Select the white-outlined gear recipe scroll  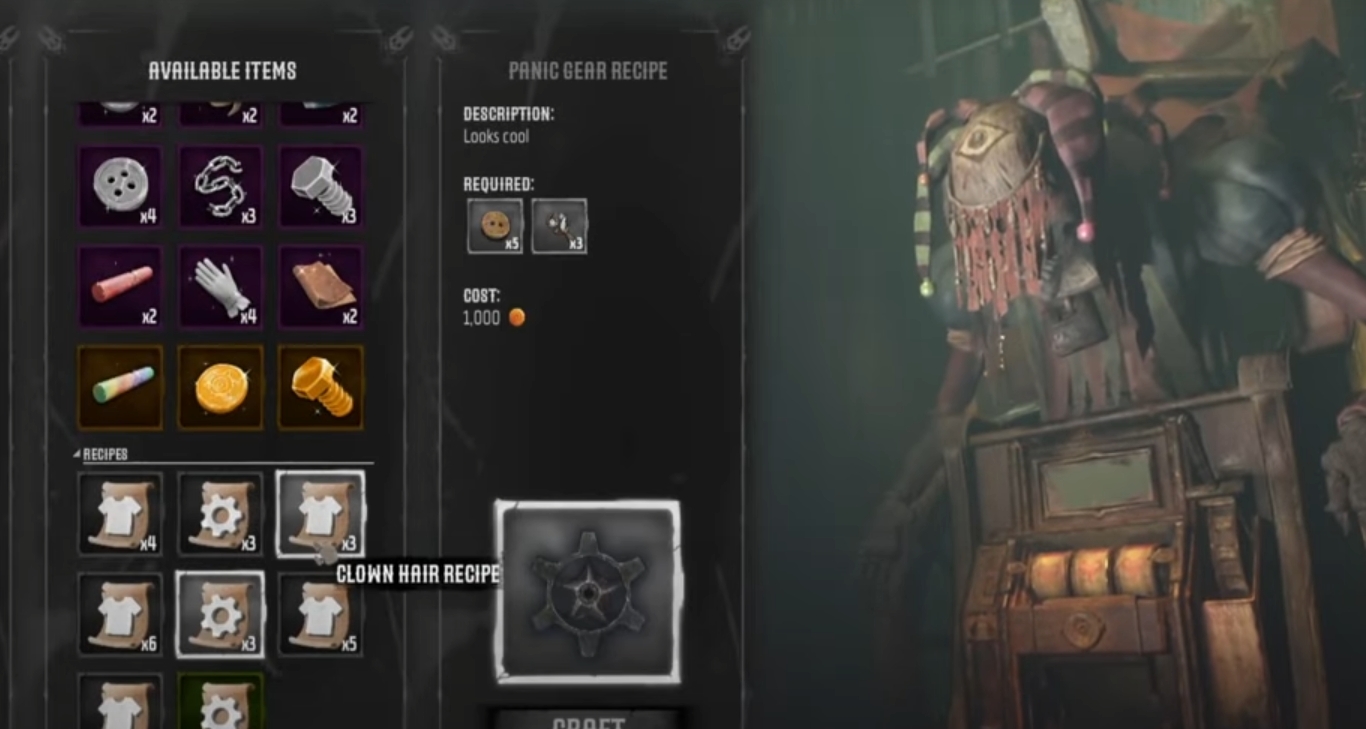pos(220,614)
